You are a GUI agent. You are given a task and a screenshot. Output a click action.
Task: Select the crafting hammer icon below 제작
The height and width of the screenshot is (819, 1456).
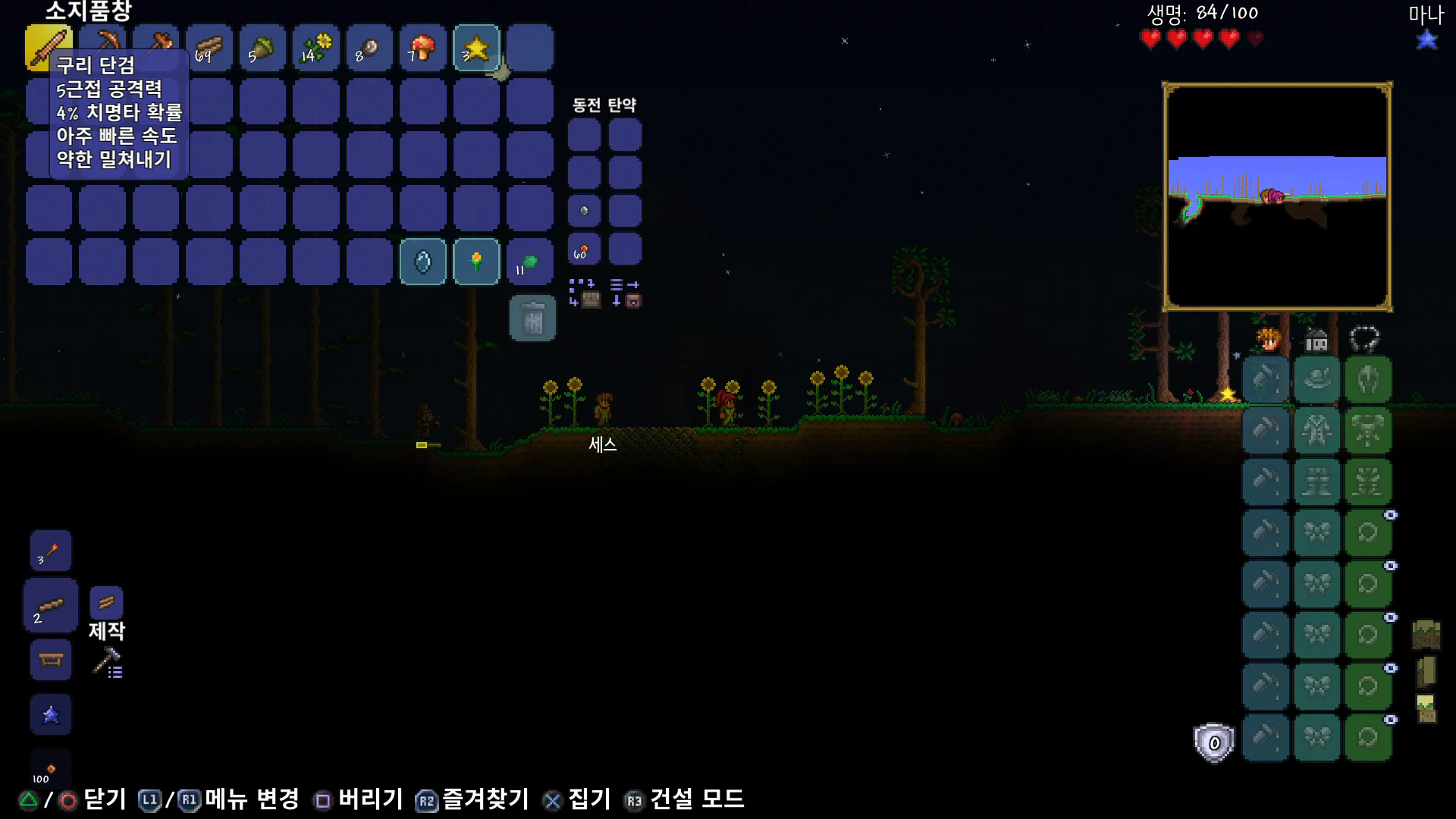click(x=106, y=664)
